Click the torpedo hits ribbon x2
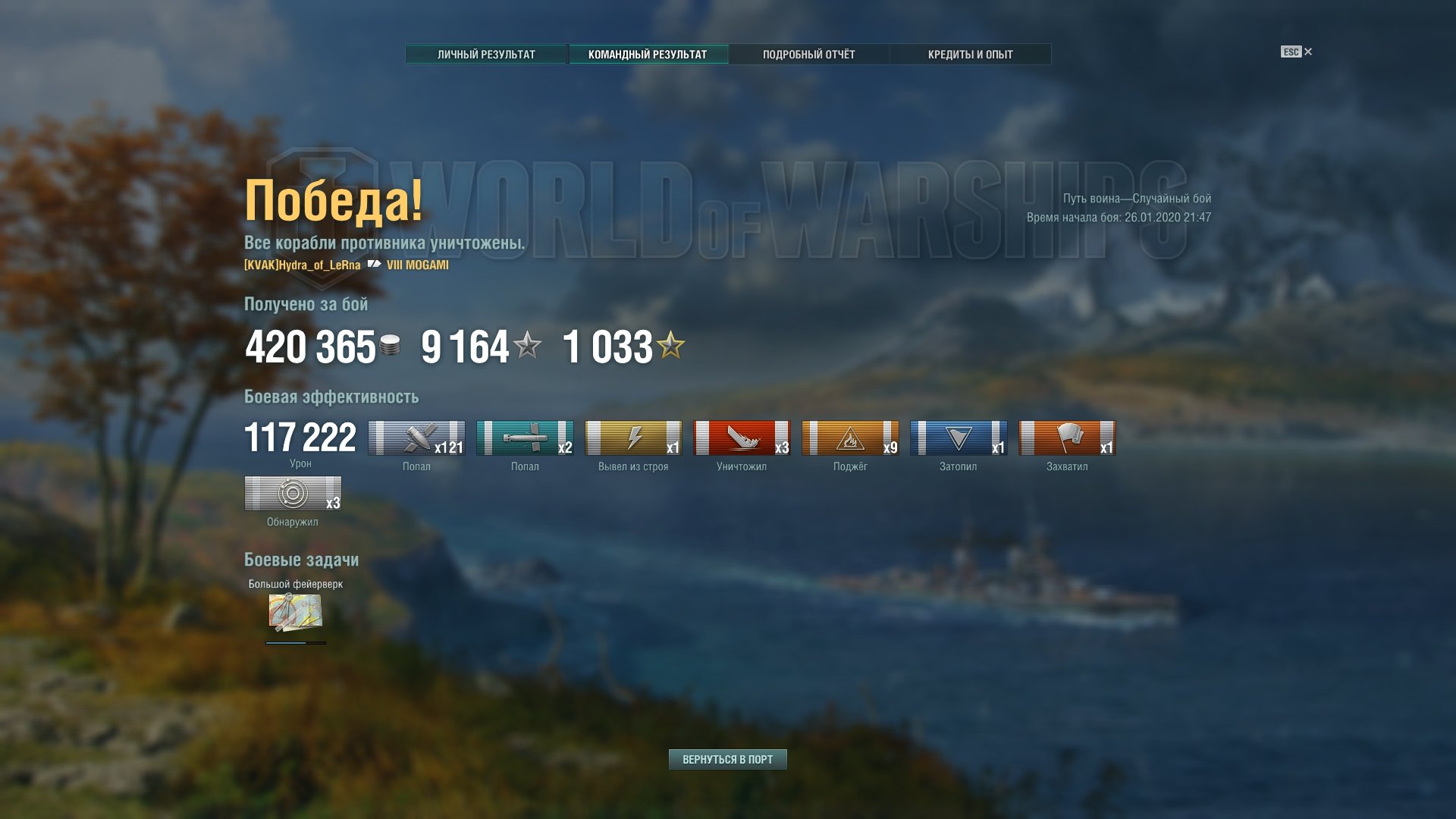 tap(525, 438)
